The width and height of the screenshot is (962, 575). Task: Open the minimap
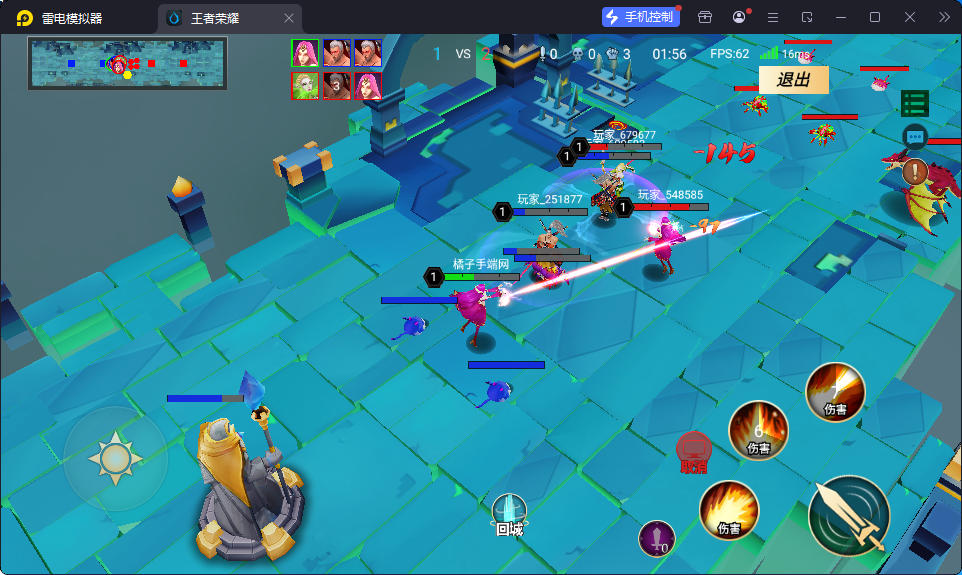(127, 63)
